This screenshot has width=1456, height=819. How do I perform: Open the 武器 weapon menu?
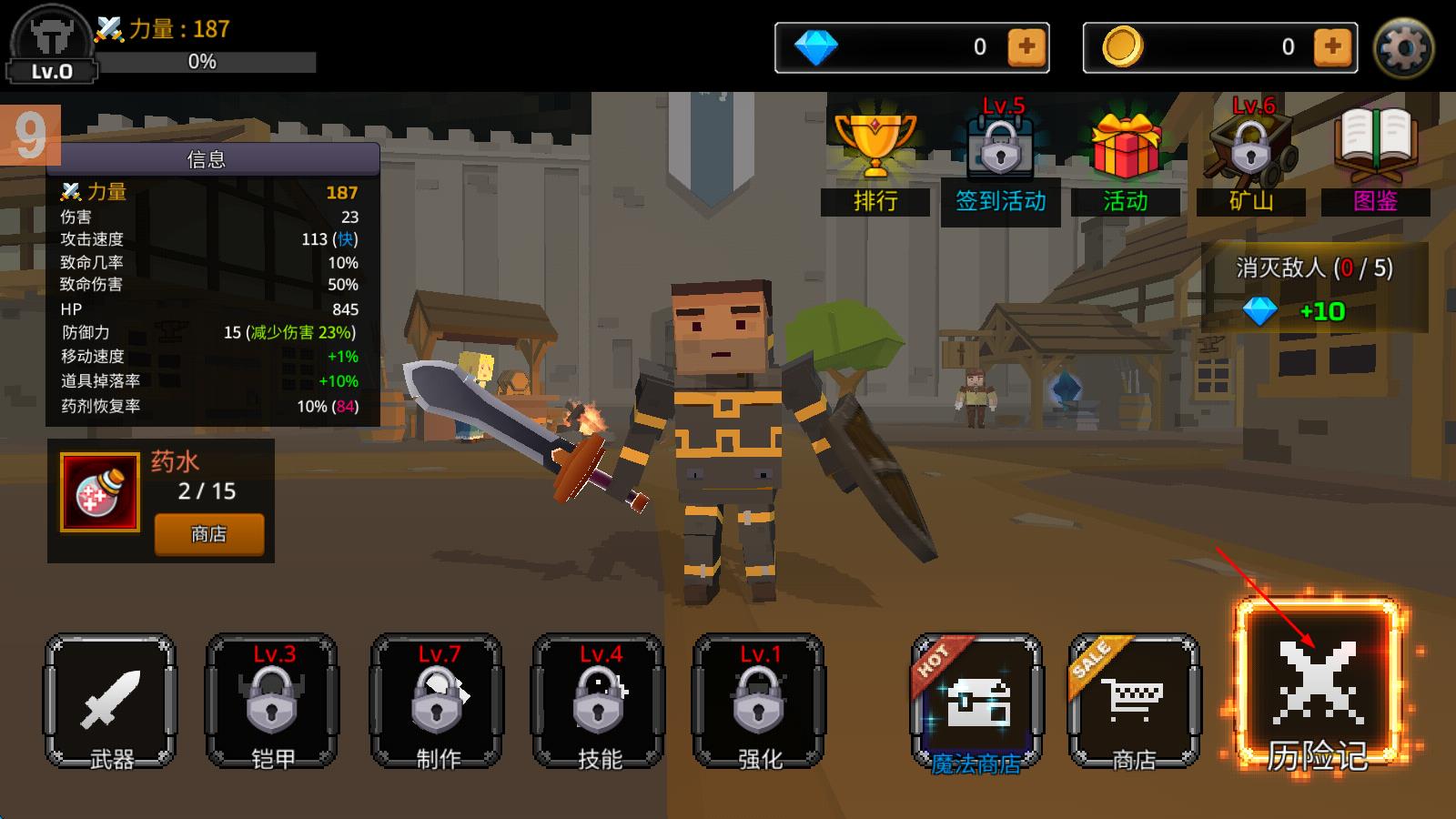point(110,702)
